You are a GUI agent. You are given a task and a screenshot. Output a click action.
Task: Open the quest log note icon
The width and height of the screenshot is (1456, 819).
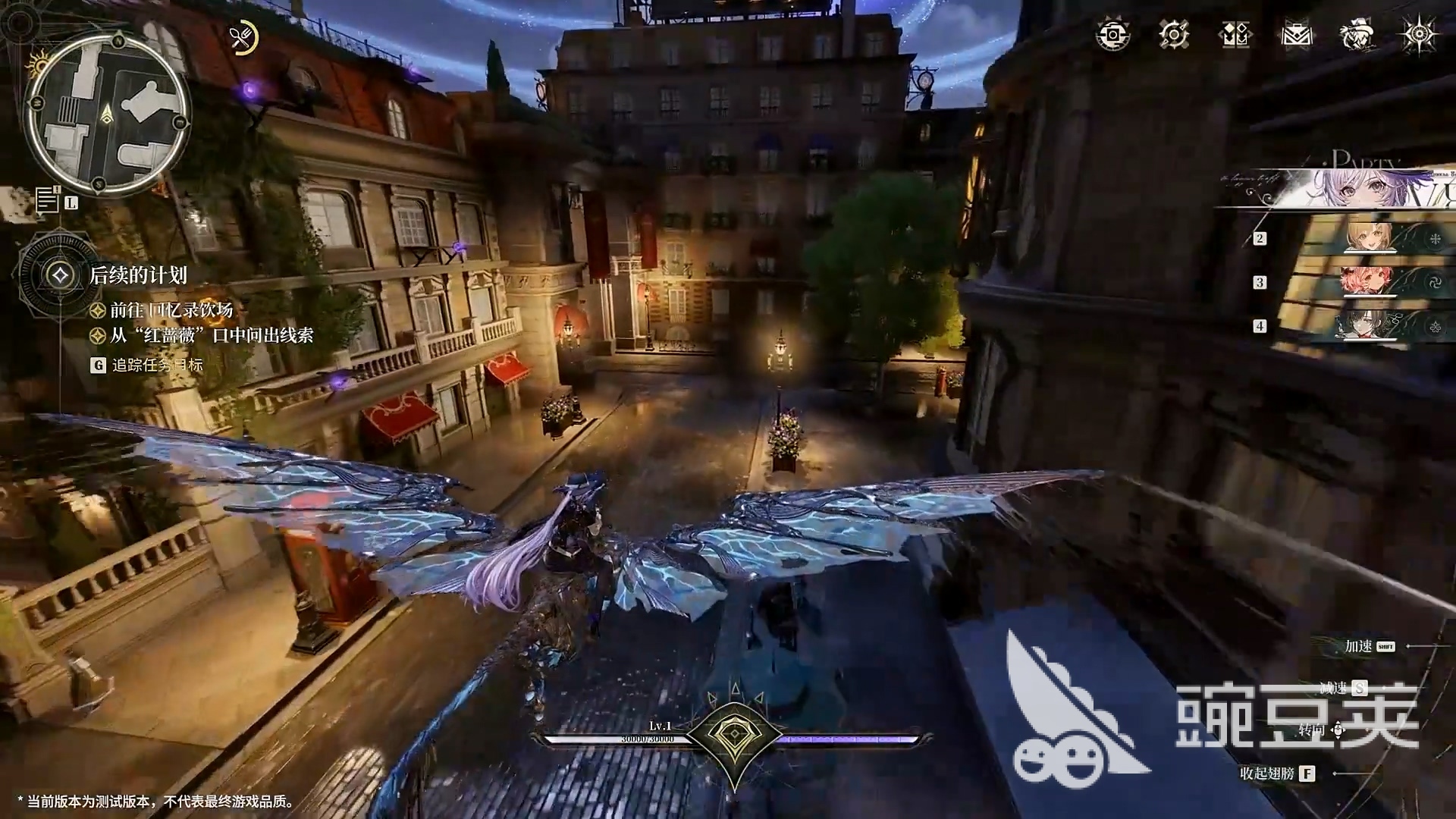click(x=48, y=199)
